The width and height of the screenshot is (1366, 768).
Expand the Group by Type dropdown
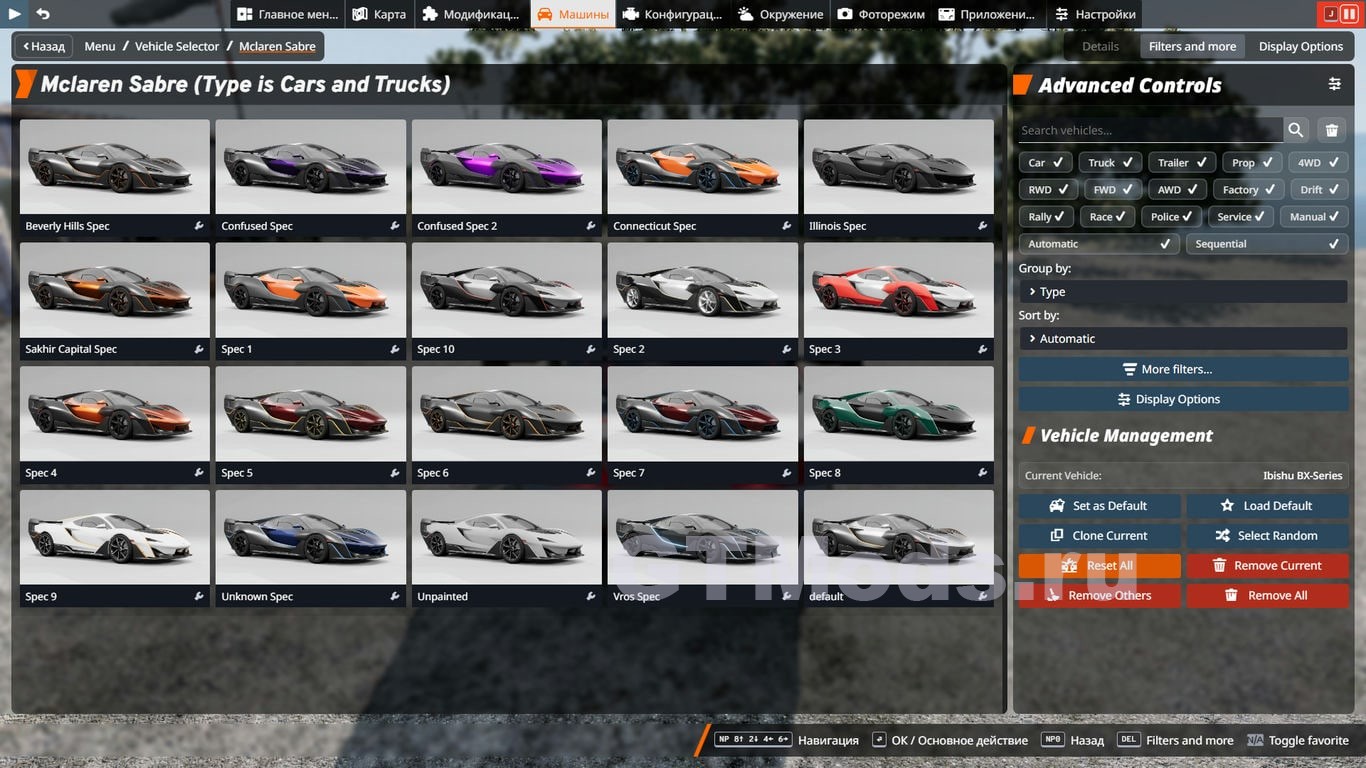point(1183,292)
